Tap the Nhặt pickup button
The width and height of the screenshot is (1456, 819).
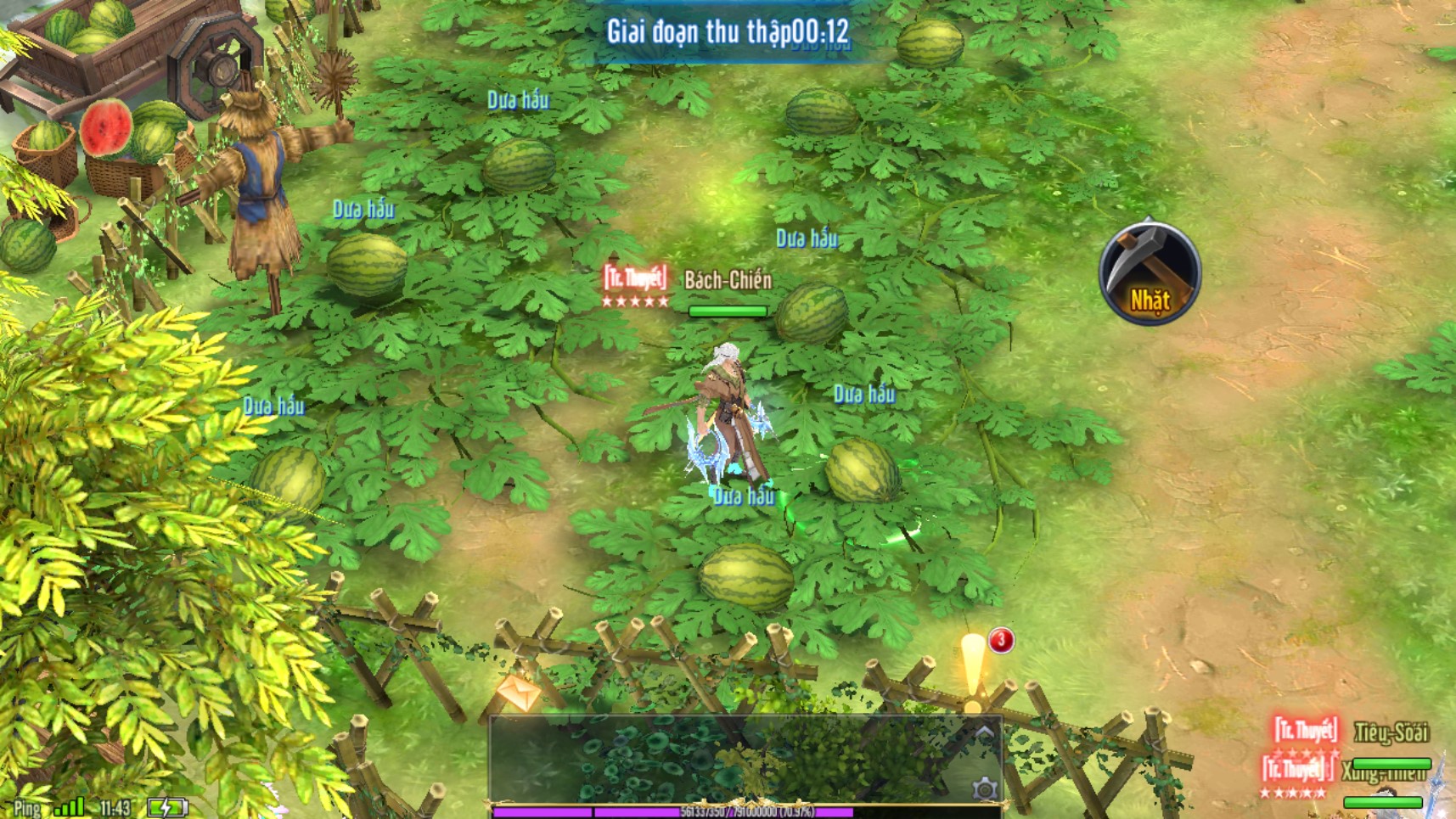pos(1150,272)
